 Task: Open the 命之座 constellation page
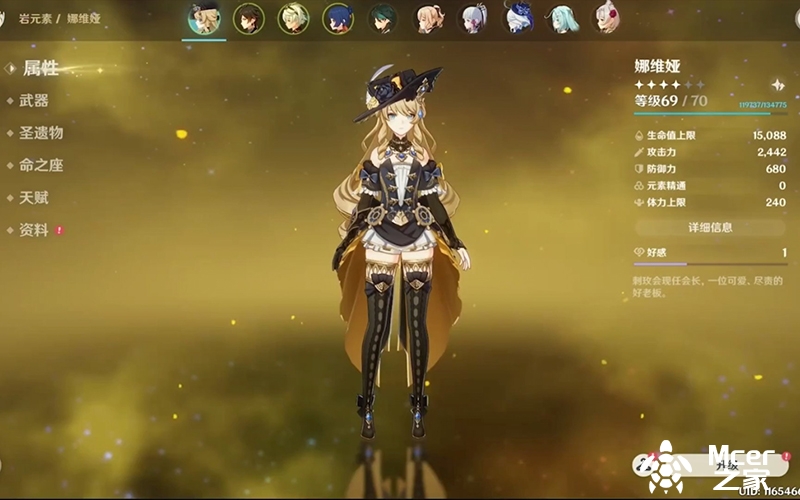(x=41, y=165)
